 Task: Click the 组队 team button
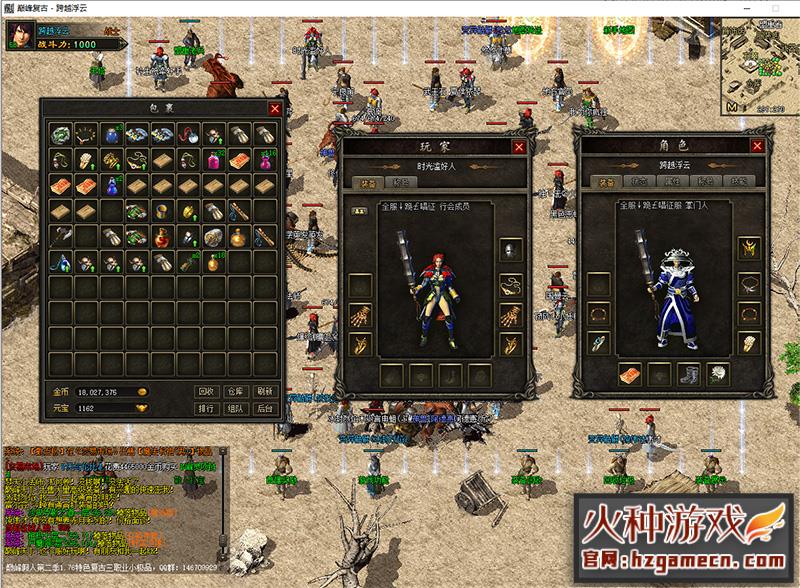click(x=235, y=408)
